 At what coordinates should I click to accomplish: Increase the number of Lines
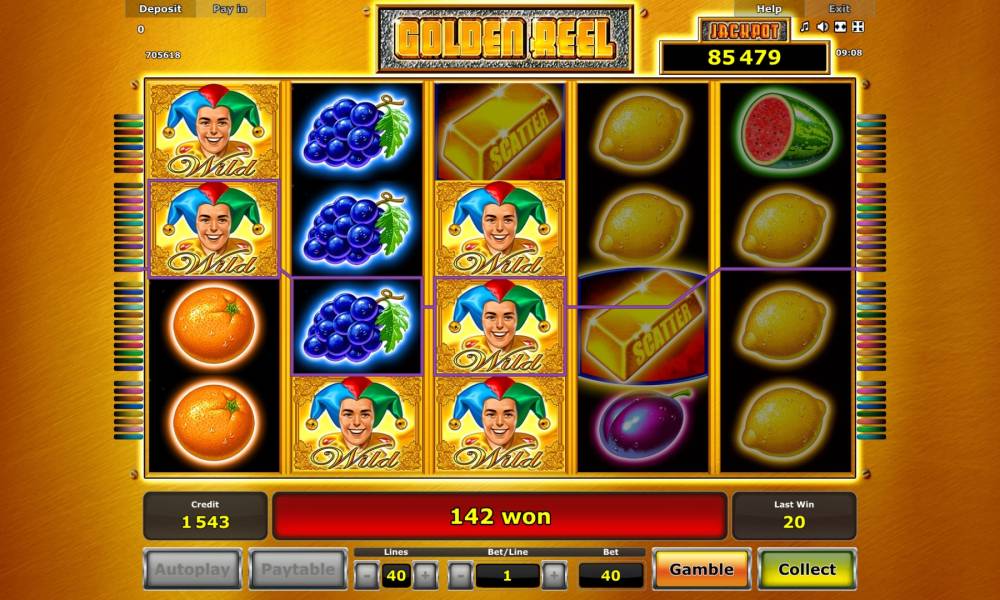click(425, 575)
